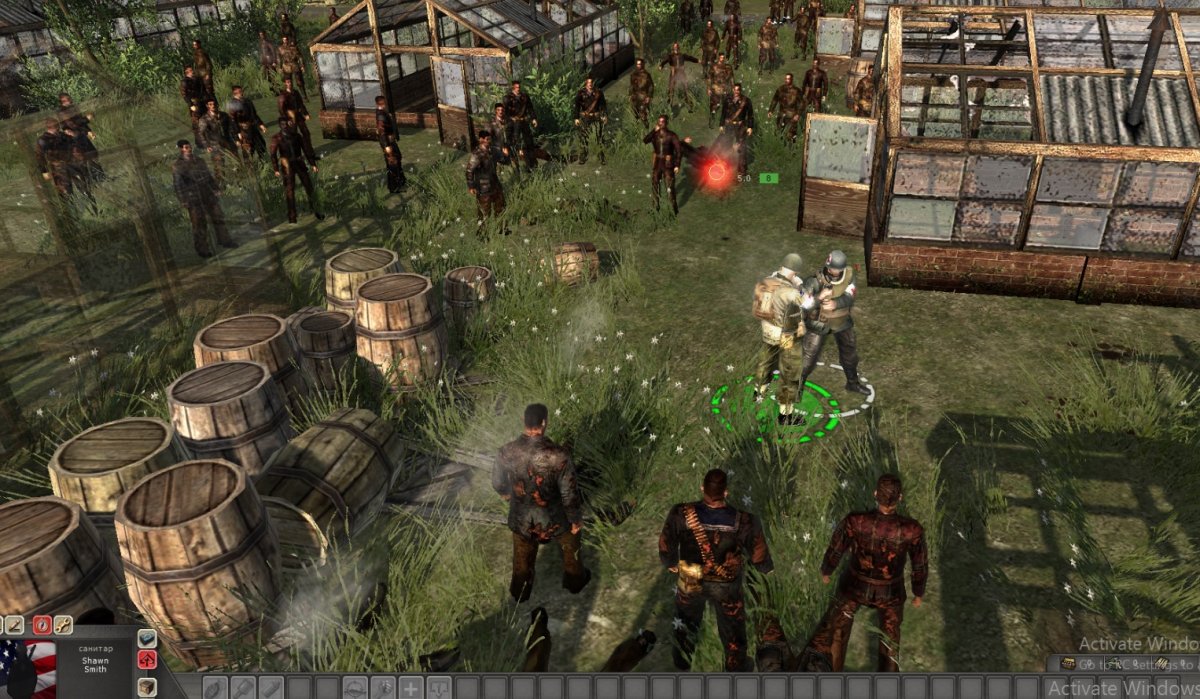Open the wooden crate inventory icon

(147, 686)
